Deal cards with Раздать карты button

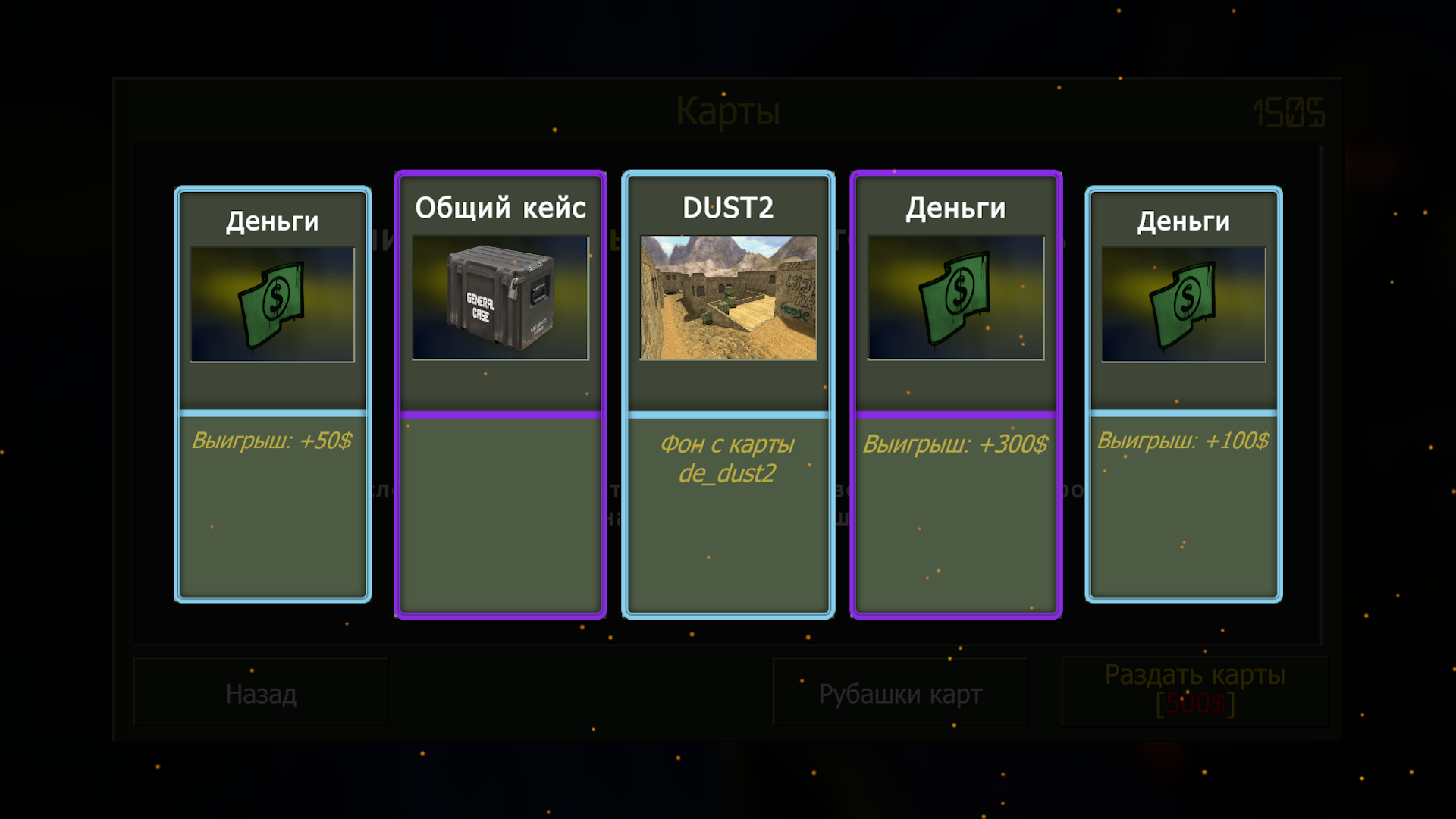[x=1194, y=690]
